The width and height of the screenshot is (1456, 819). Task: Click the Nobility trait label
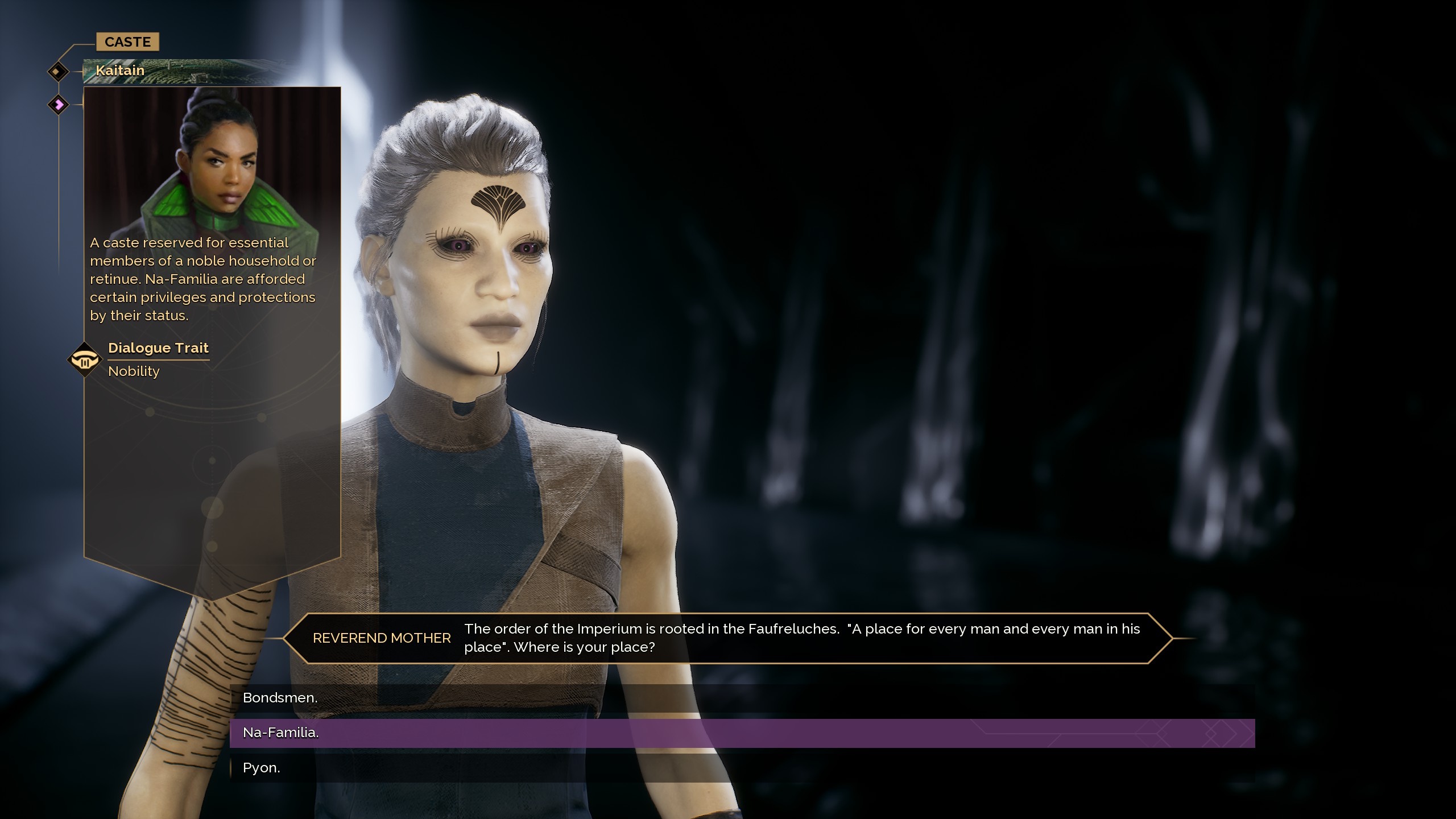click(x=134, y=371)
